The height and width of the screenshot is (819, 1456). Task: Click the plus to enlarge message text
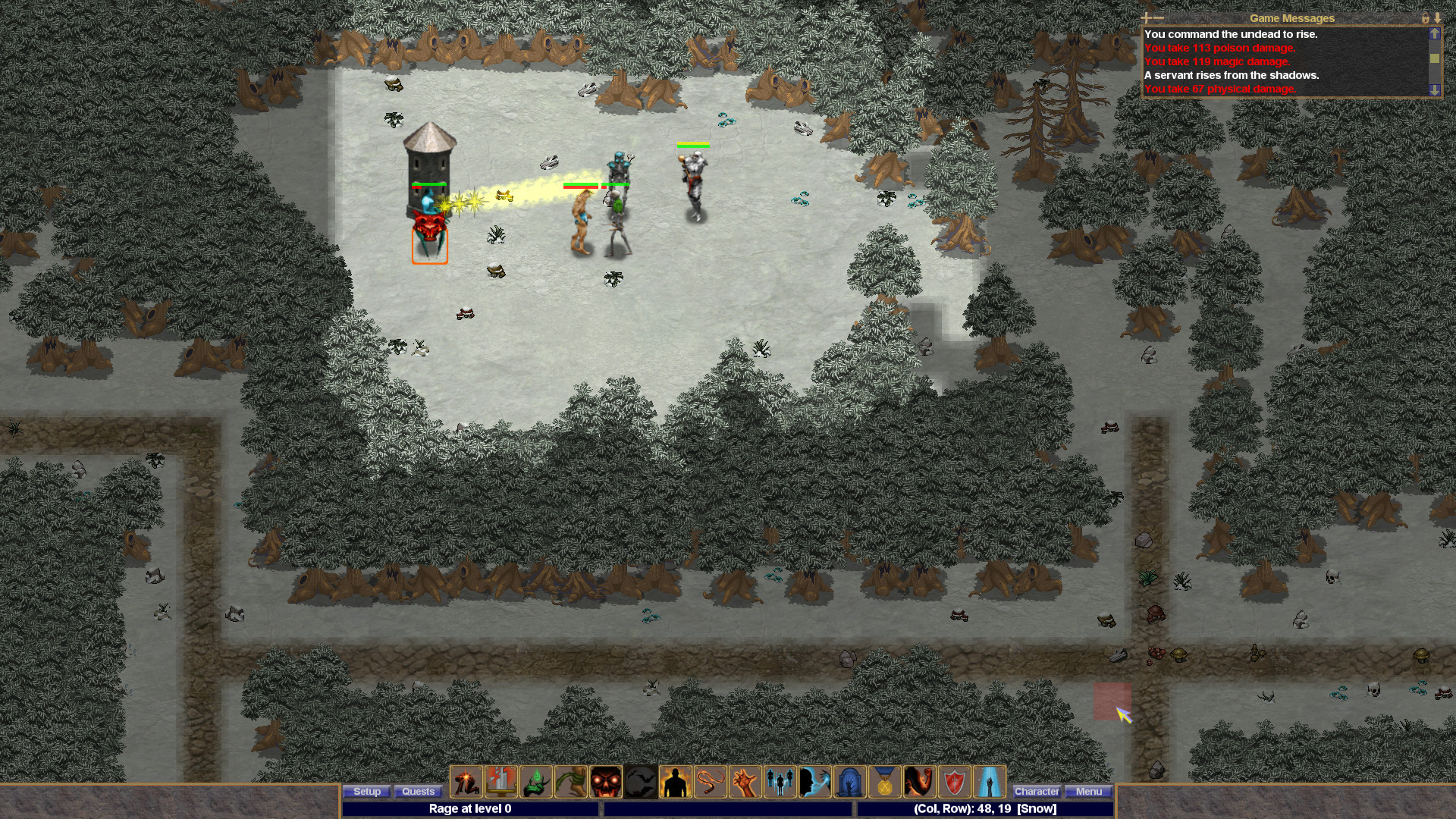(x=1145, y=17)
